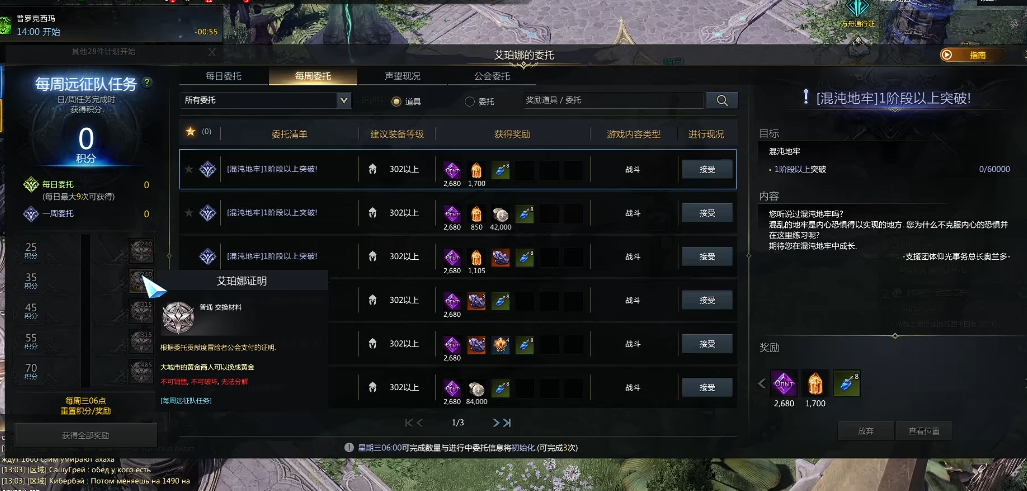Select the 公会委托 tab
The image size is (1027, 491).
click(492, 76)
